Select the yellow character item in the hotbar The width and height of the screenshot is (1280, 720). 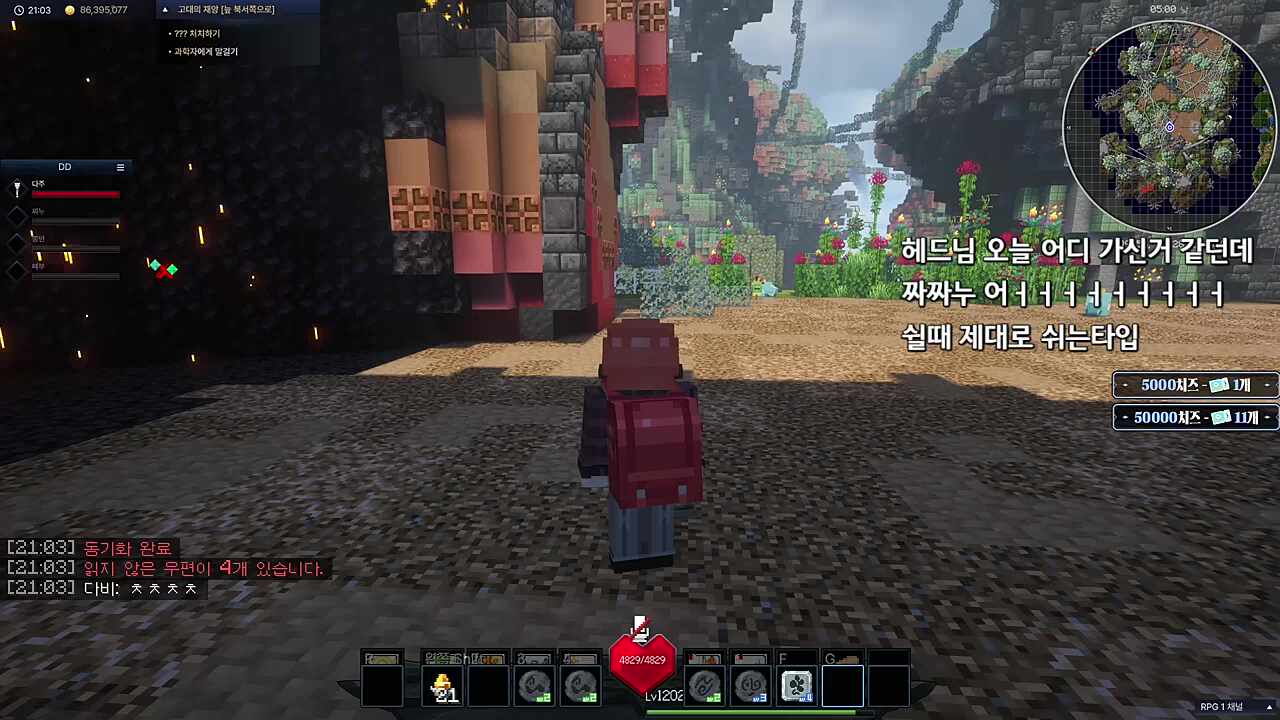tap(443, 683)
